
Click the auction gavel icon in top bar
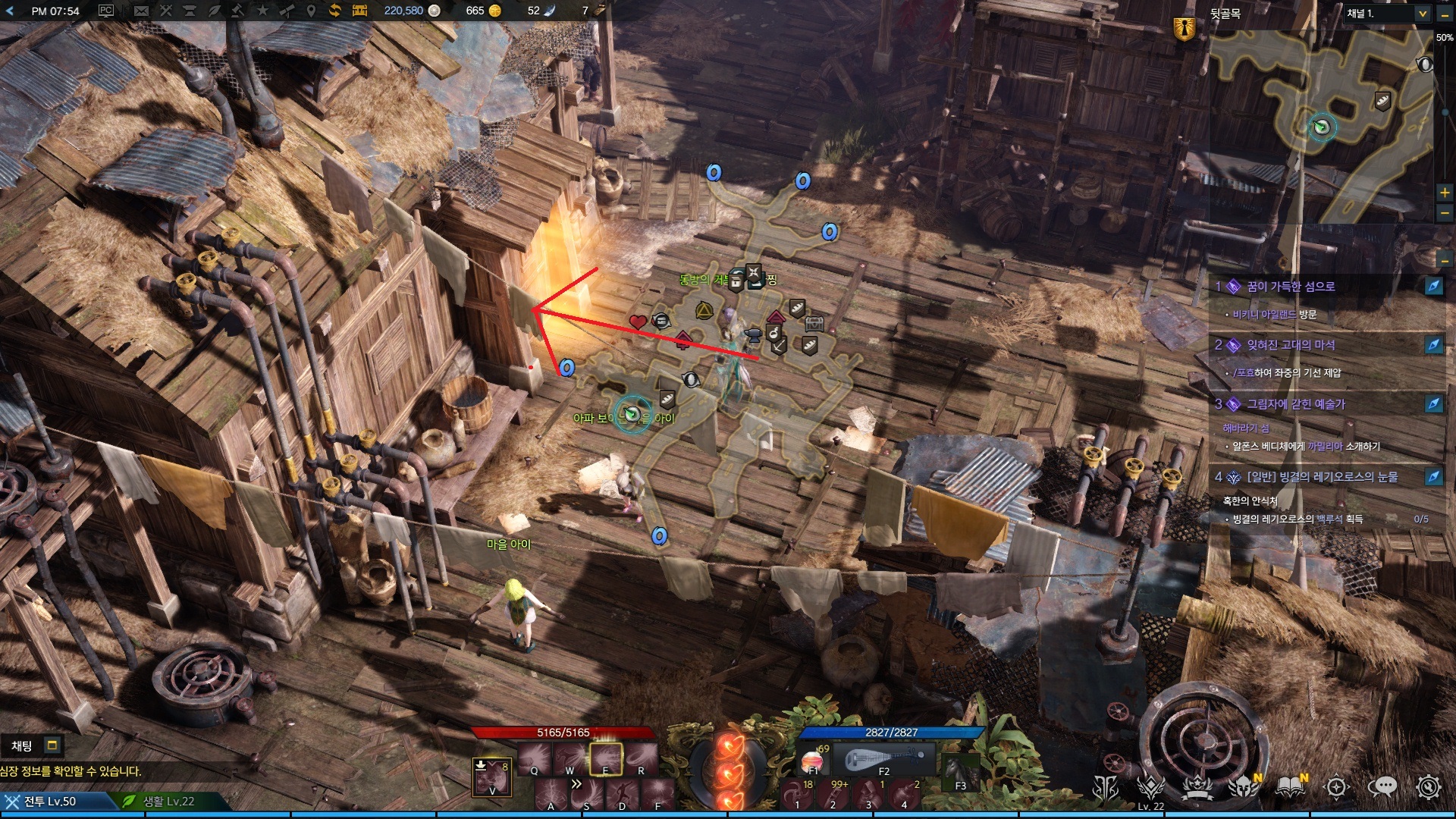(x=238, y=11)
